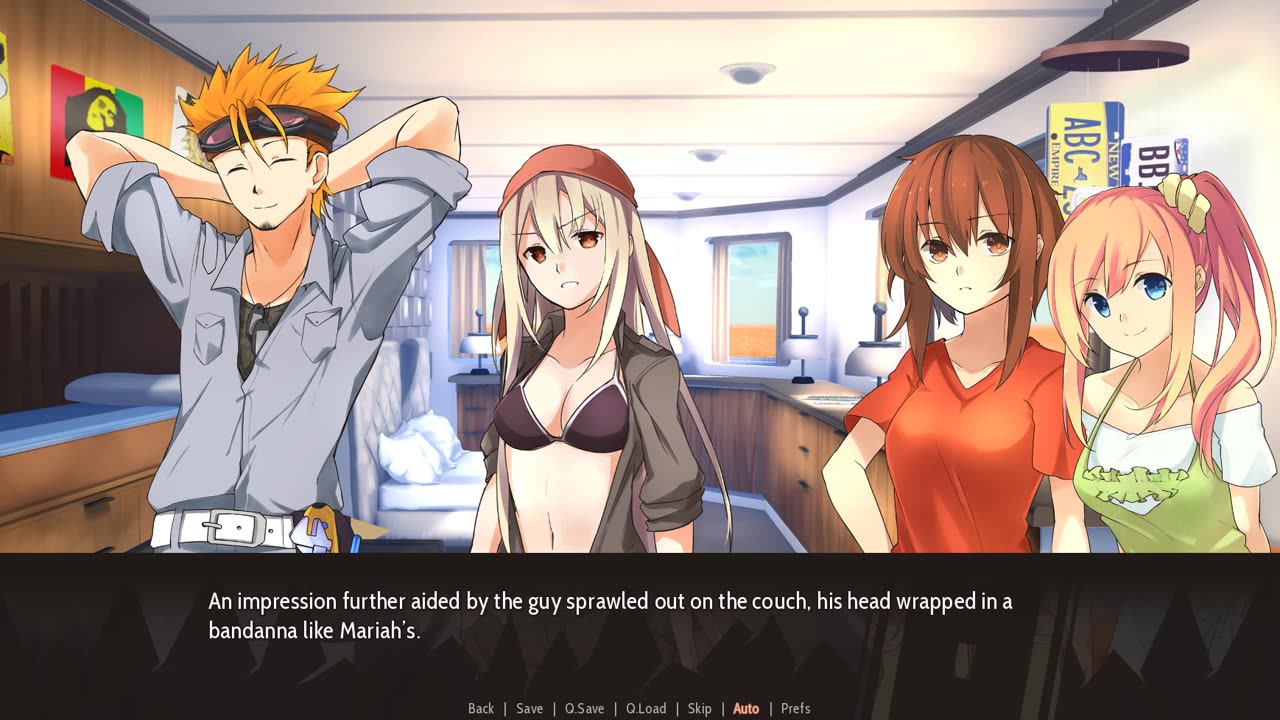Open the Save menu
1280x720 pixels.
(x=529, y=709)
